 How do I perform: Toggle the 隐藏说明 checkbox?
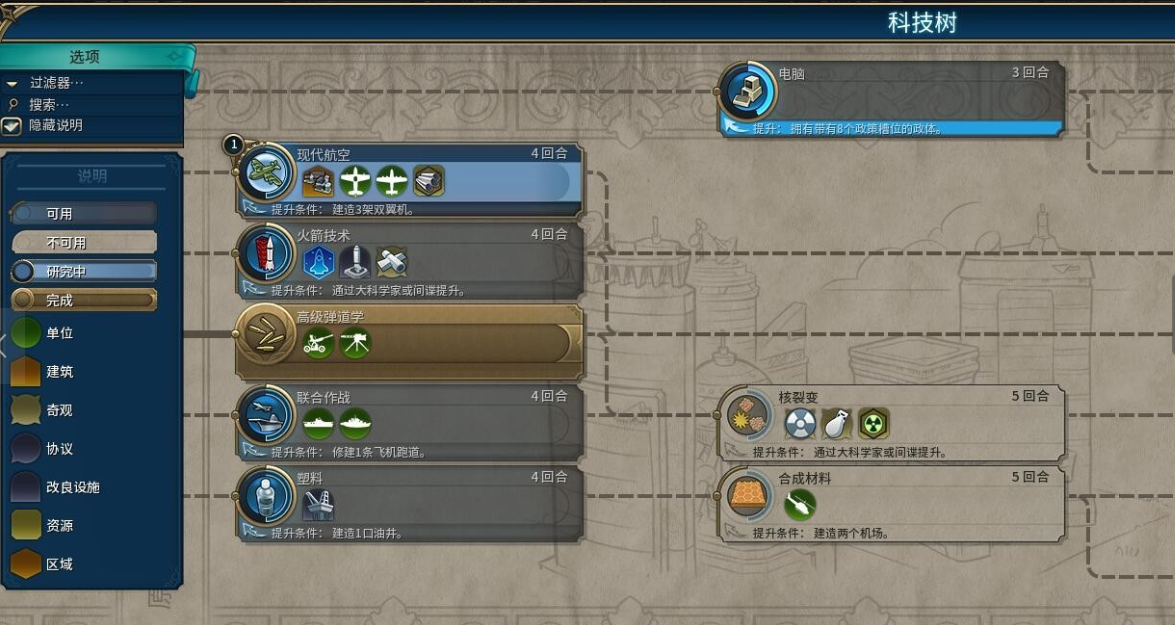tap(12, 126)
